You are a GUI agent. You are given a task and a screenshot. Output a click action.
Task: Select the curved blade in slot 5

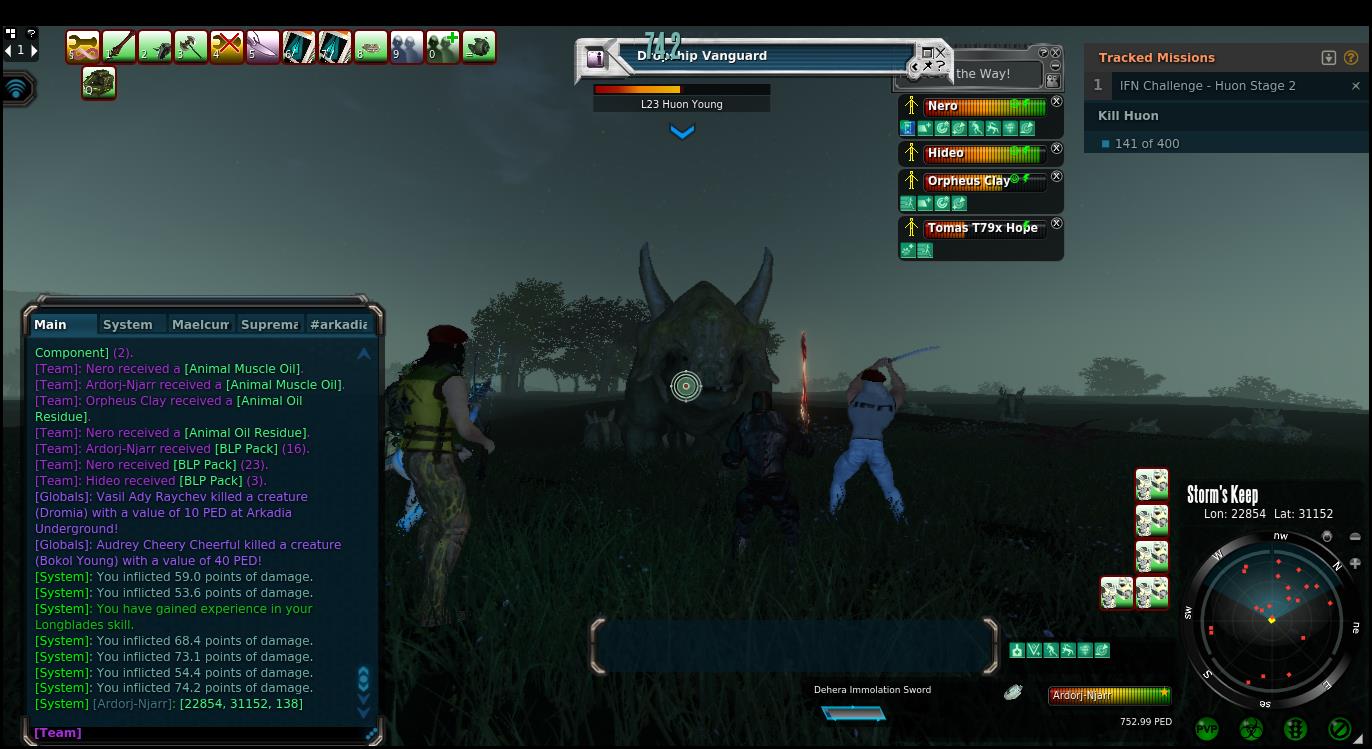point(263,46)
